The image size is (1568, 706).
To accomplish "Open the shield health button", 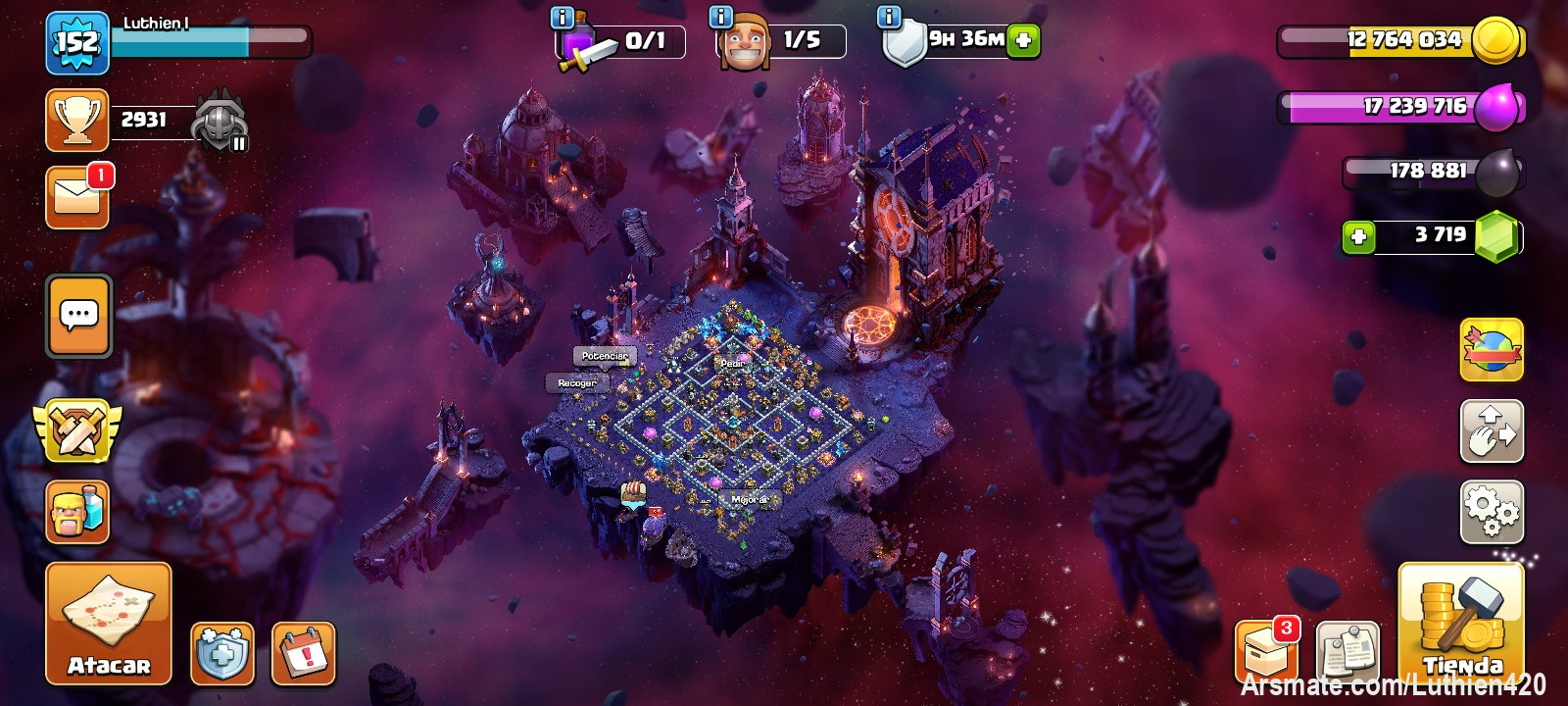I will (222, 653).
